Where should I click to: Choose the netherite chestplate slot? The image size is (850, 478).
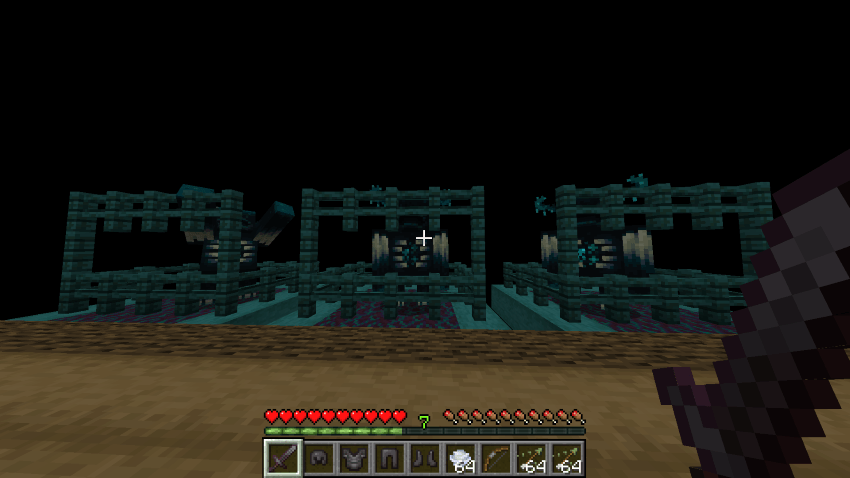coord(353,458)
